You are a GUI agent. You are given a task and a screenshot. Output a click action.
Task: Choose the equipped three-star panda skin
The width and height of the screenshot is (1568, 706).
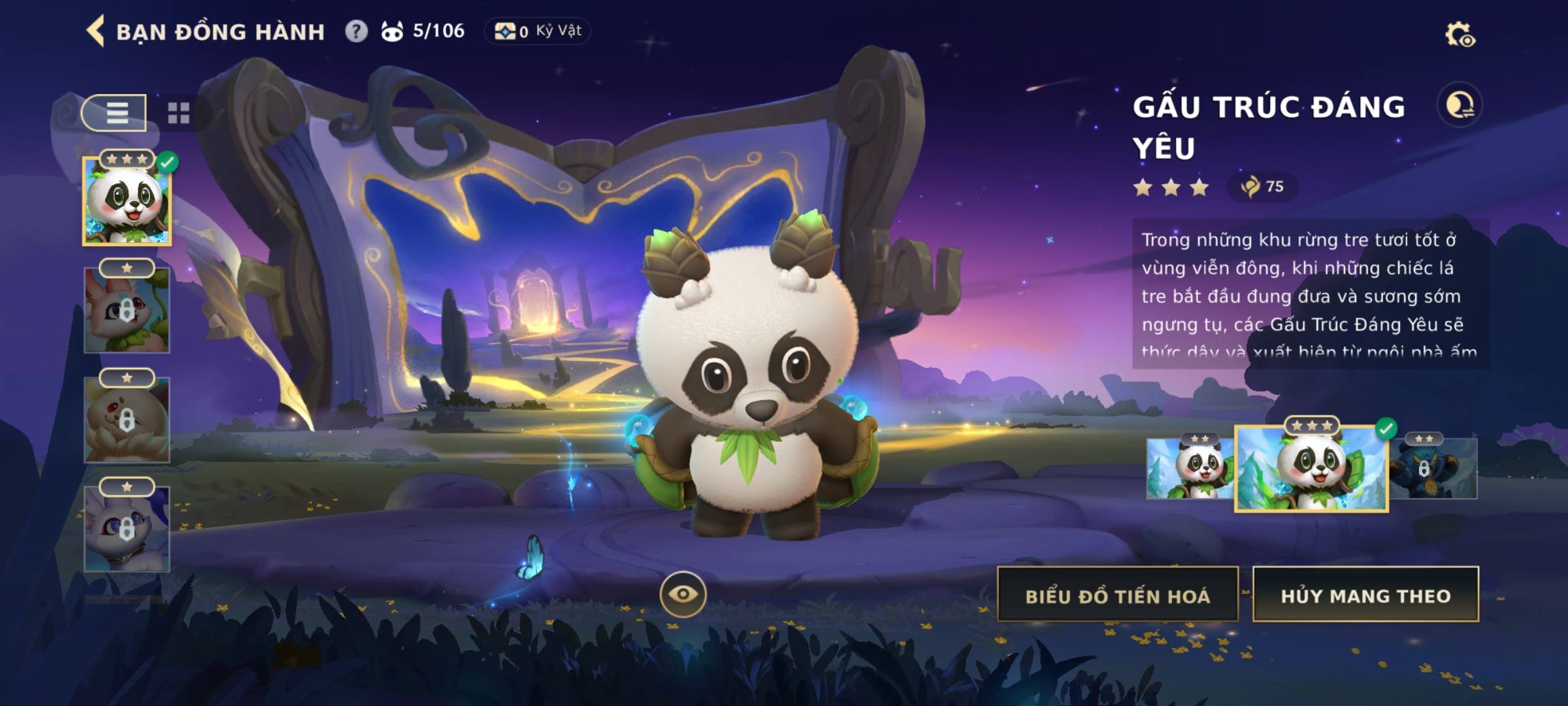(x=1311, y=469)
